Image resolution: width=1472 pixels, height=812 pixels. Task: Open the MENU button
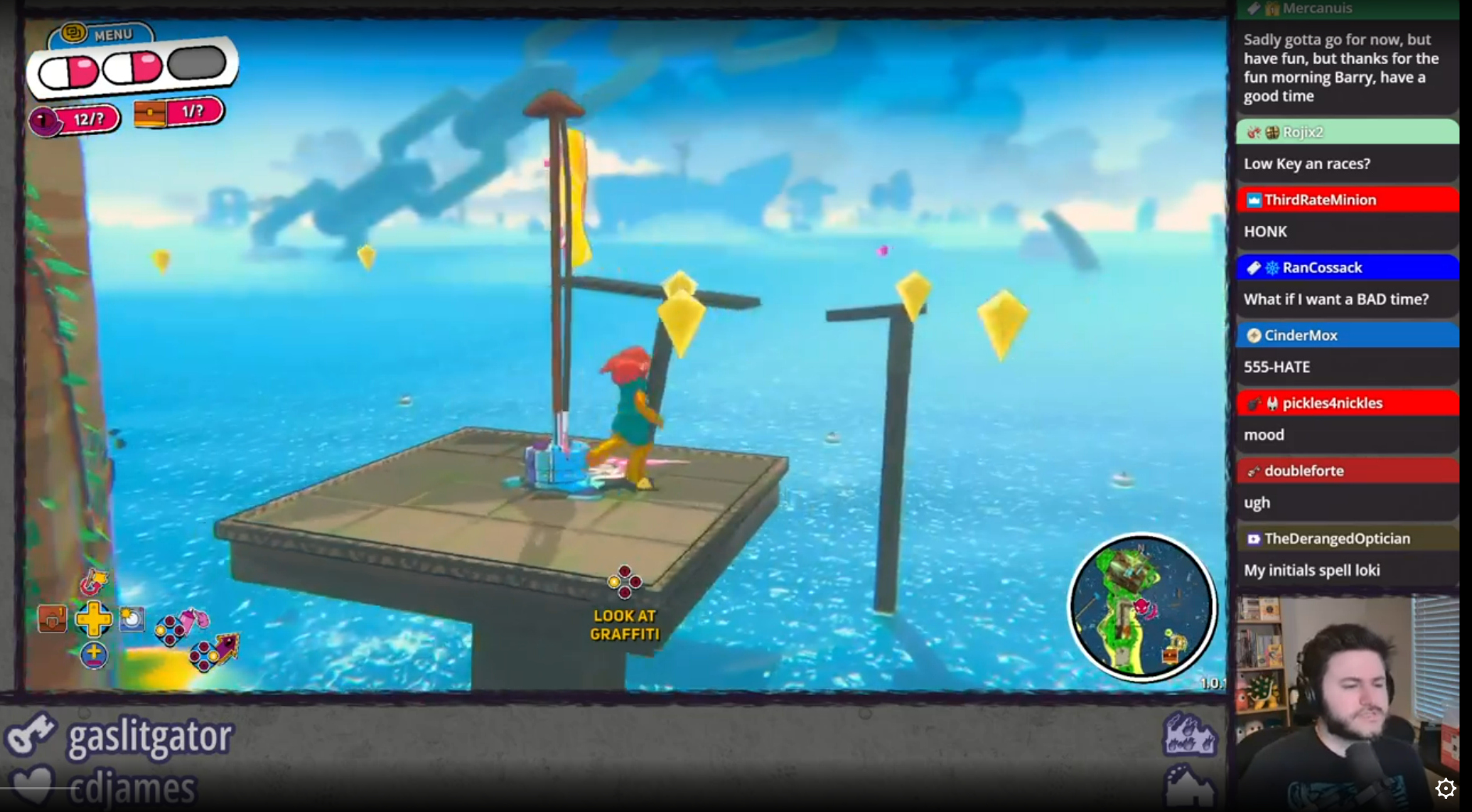[101, 34]
